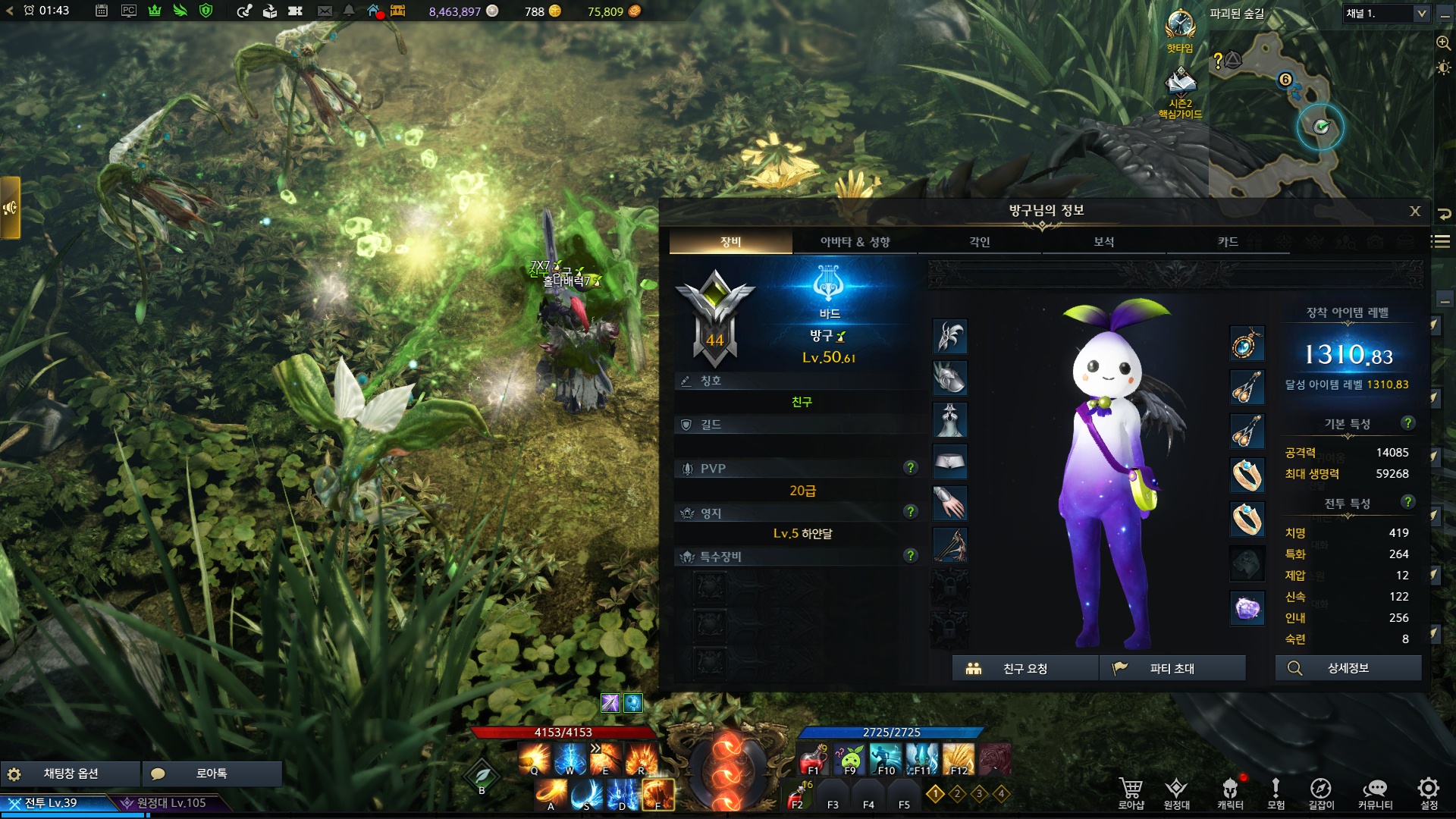Viewport: 1456px width, 819px height.
Task: Open 채팅창 옵션 chat settings
Action: (71, 773)
